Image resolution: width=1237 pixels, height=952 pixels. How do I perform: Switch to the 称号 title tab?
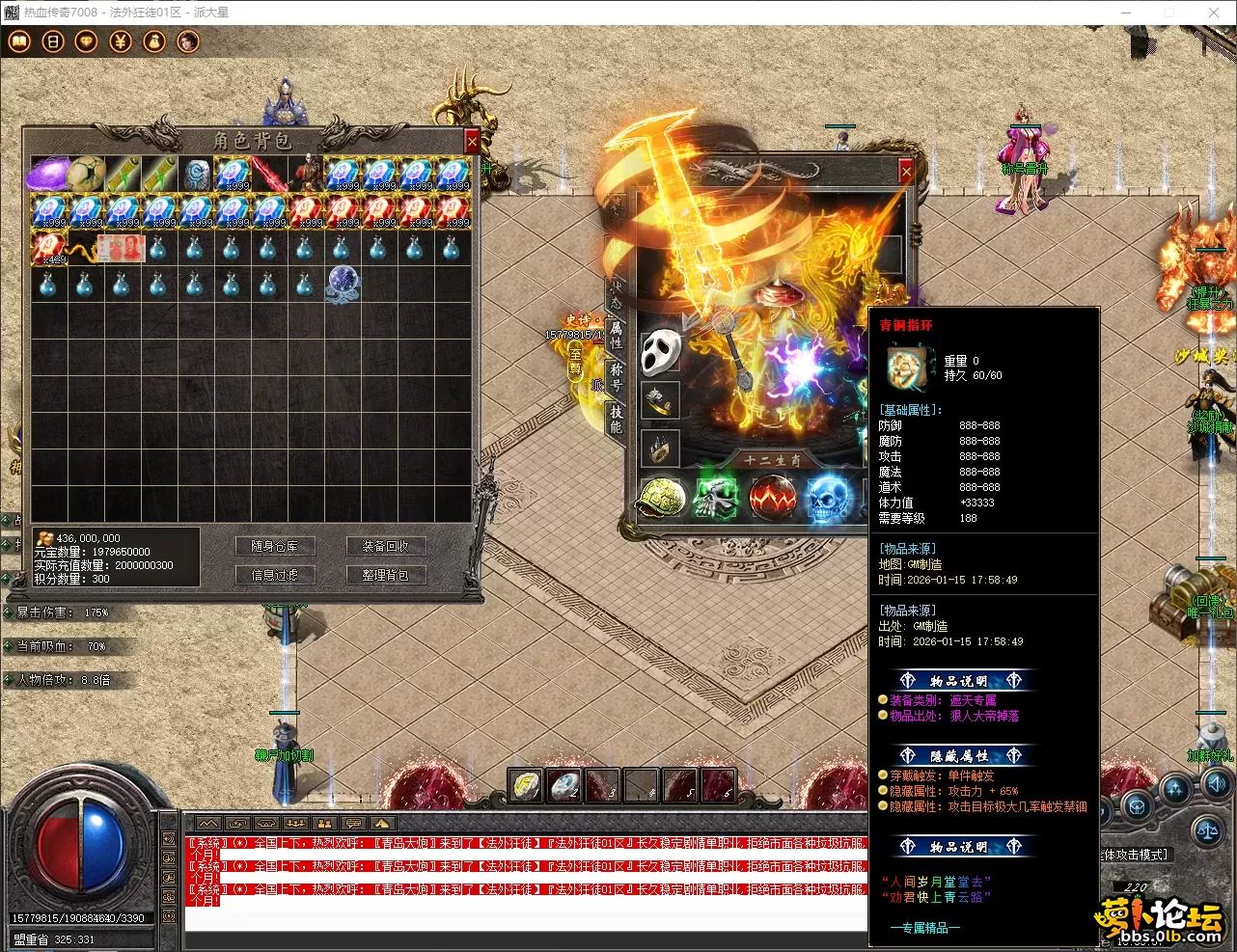click(616, 376)
